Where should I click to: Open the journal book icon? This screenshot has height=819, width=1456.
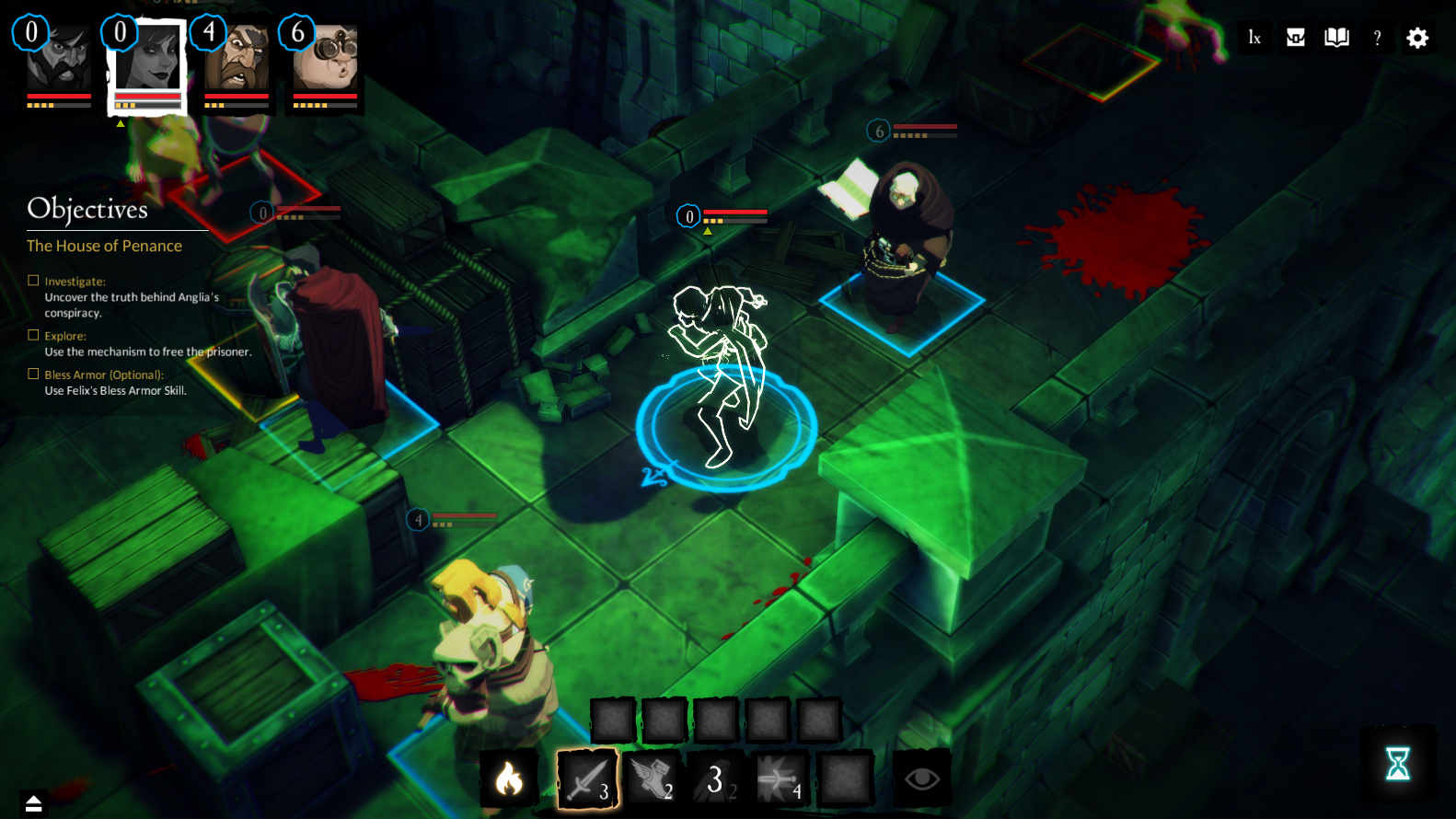pos(1336,38)
